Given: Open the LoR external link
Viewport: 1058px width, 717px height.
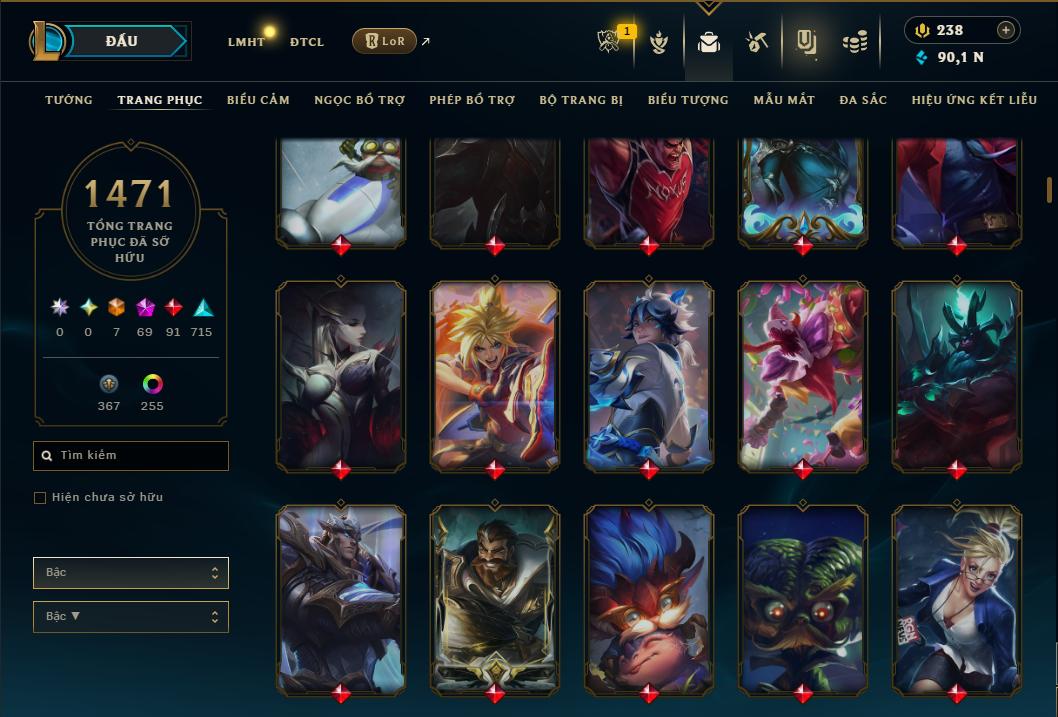Looking at the screenshot, I should click(x=384, y=41).
